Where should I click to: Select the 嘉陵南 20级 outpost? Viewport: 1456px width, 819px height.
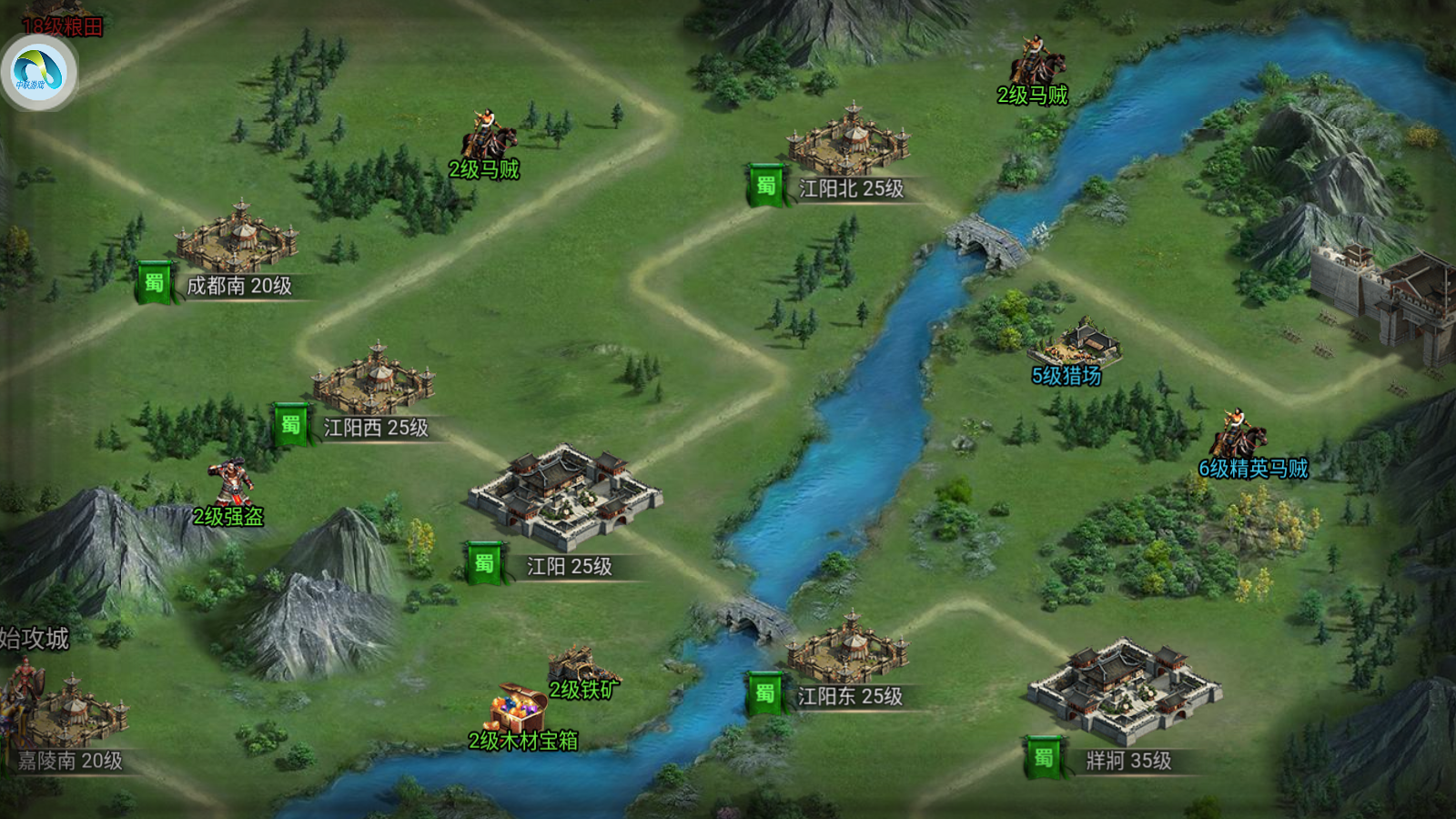tap(71, 714)
